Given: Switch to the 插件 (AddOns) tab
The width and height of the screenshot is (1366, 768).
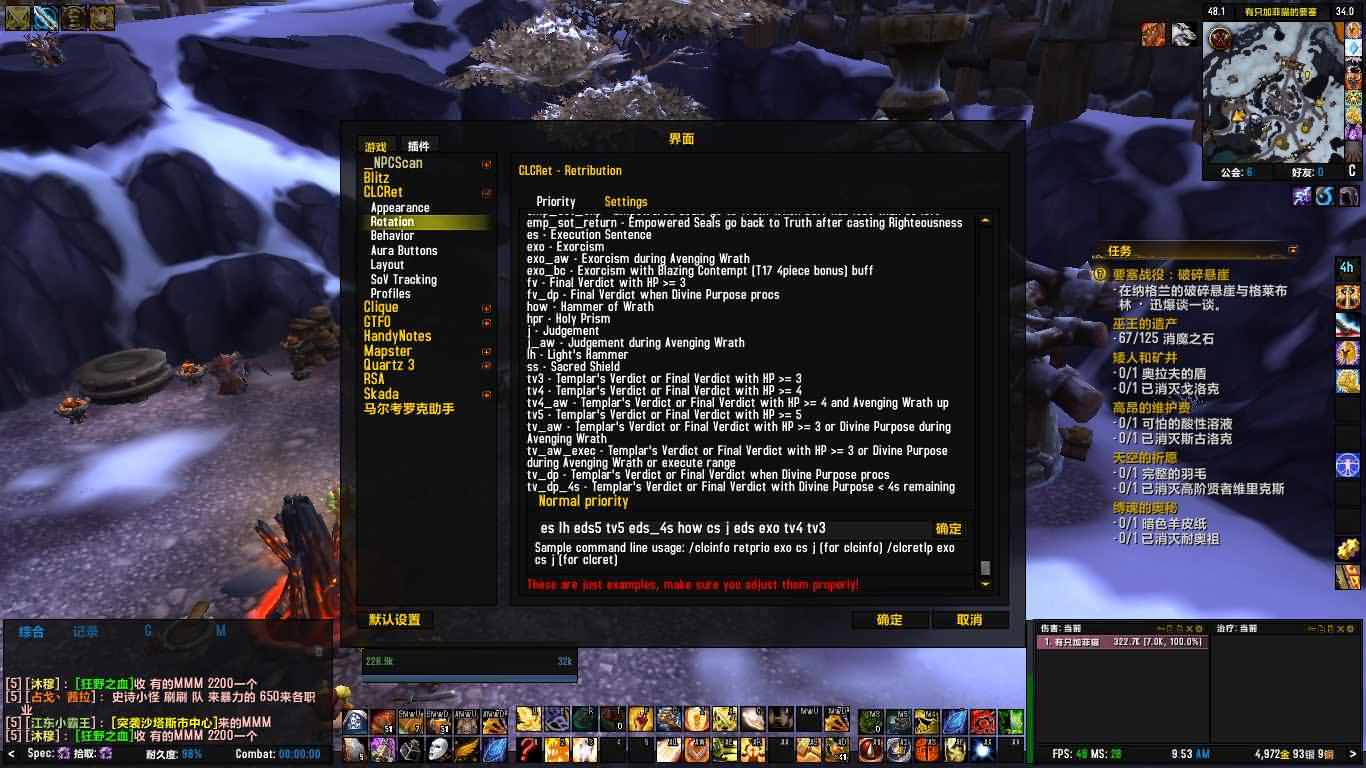Looking at the screenshot, I should 418,146.
